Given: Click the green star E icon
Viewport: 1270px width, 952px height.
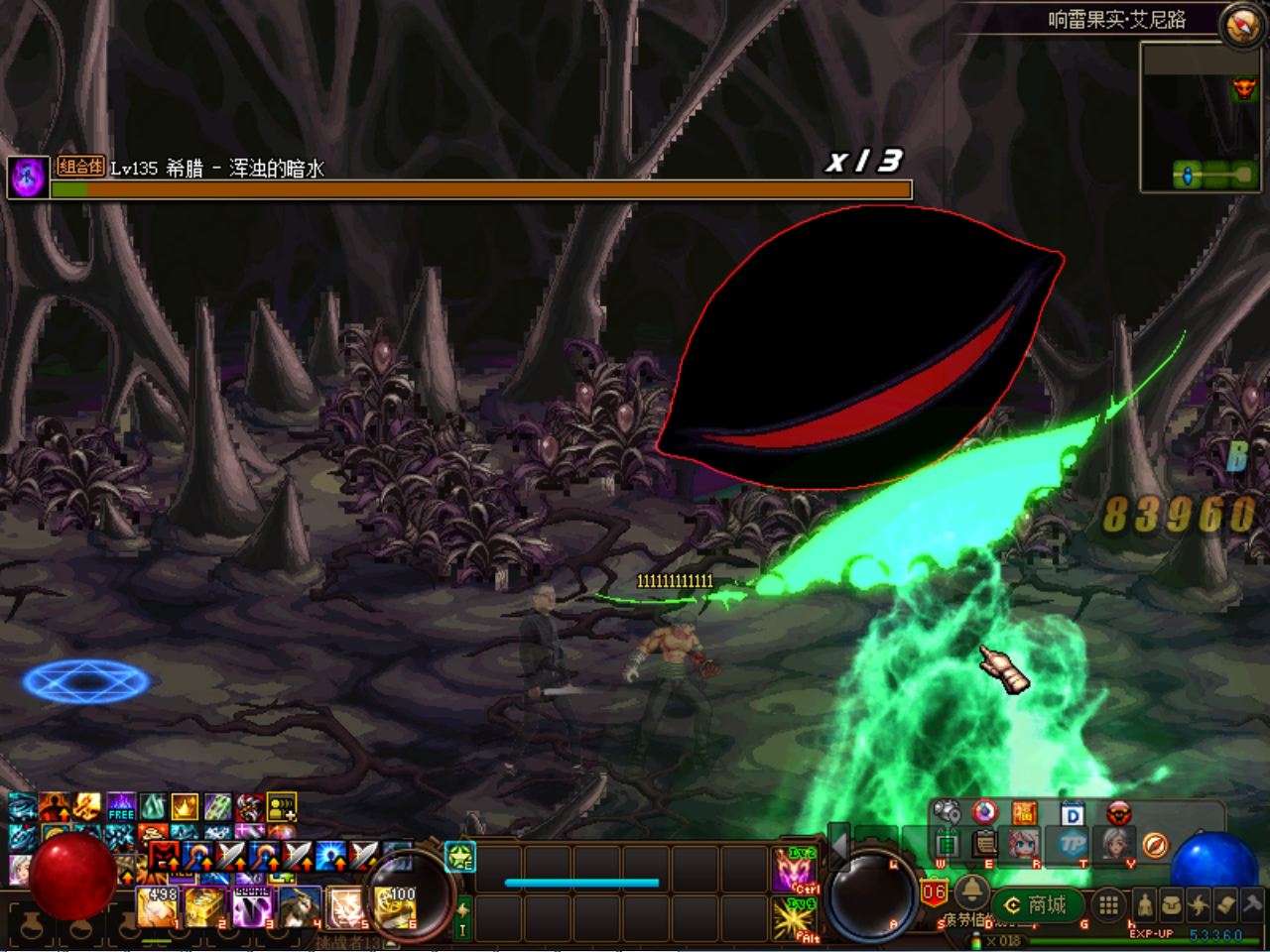Looking at the screenshot, I should point(460,857).
